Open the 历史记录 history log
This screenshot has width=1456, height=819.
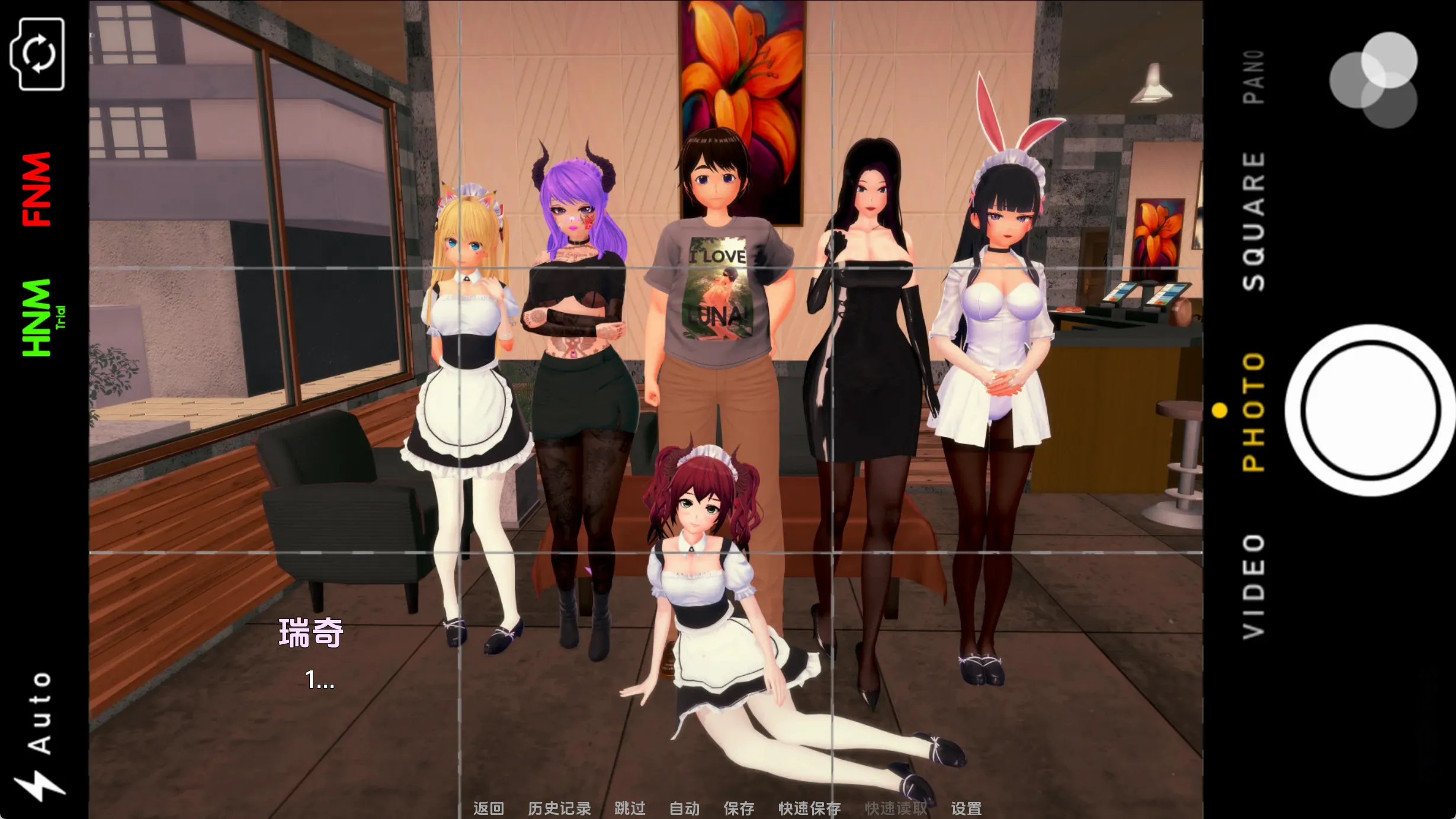[x=559, y=808]
